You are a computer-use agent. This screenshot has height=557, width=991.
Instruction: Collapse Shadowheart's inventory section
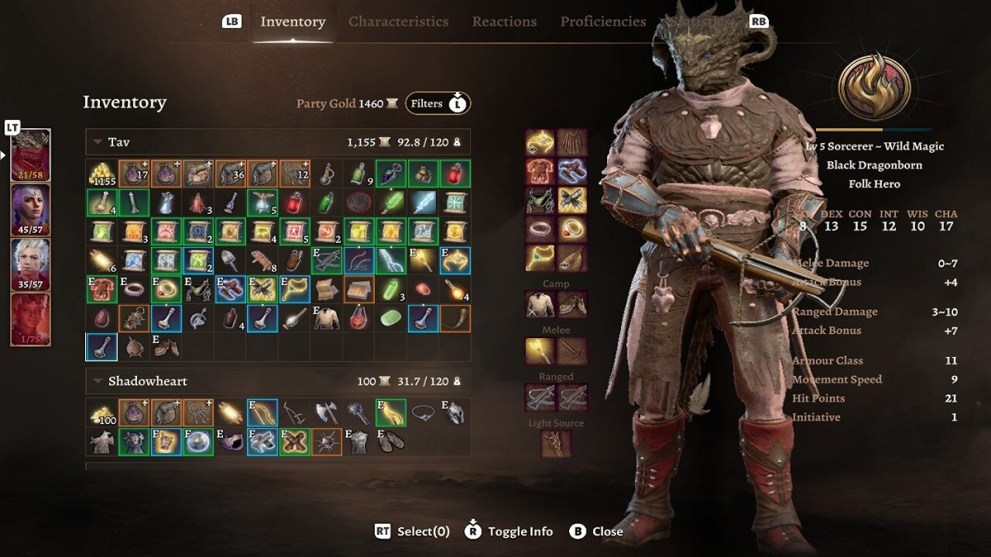[98, 381]
